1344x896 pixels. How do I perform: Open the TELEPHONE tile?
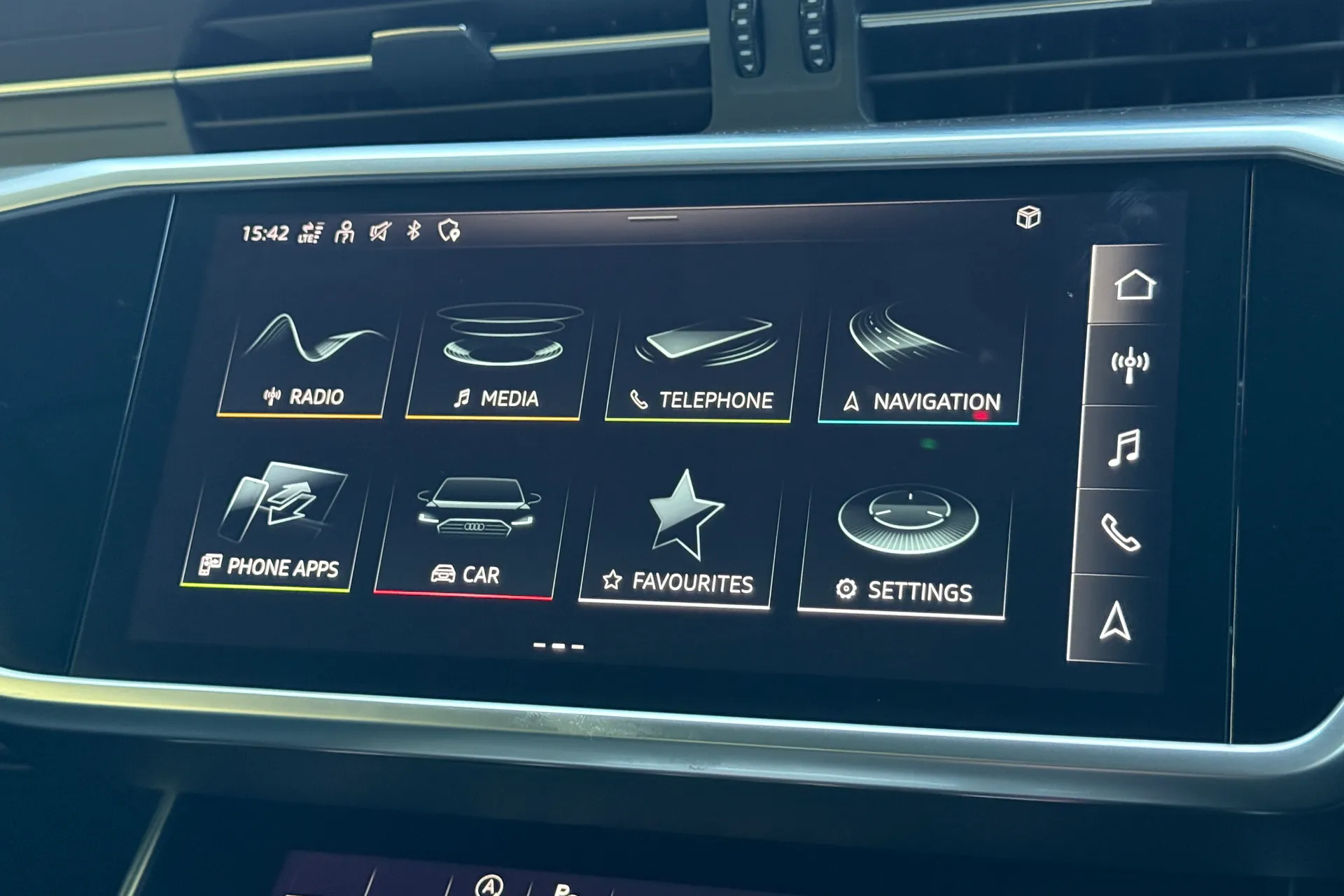coord(700,357)
